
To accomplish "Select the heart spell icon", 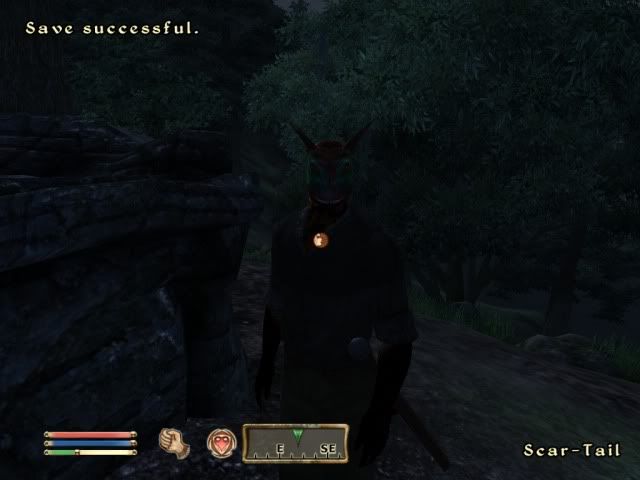I will coord(220,443).
